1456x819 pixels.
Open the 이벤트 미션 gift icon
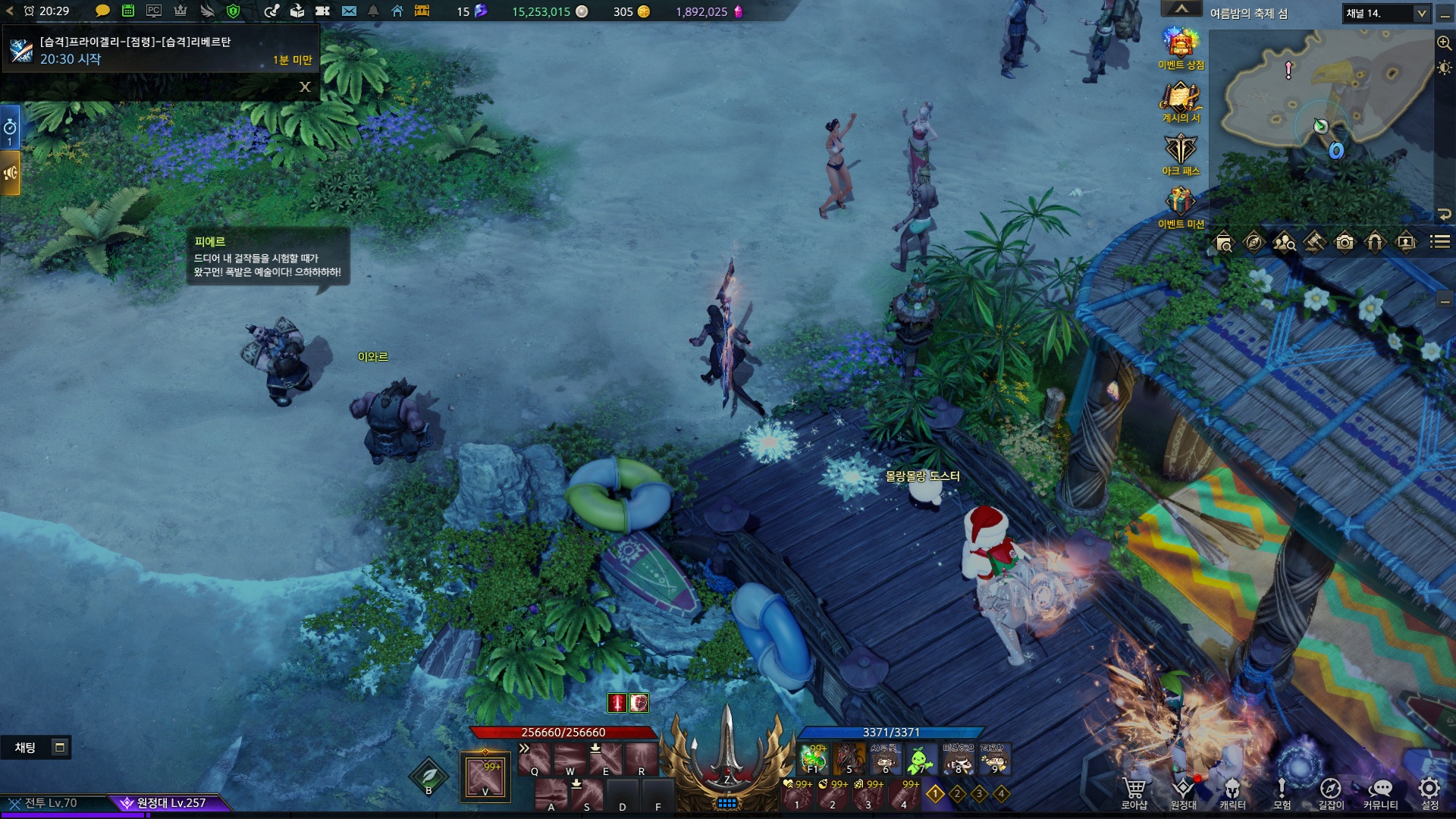[1180, 205]
